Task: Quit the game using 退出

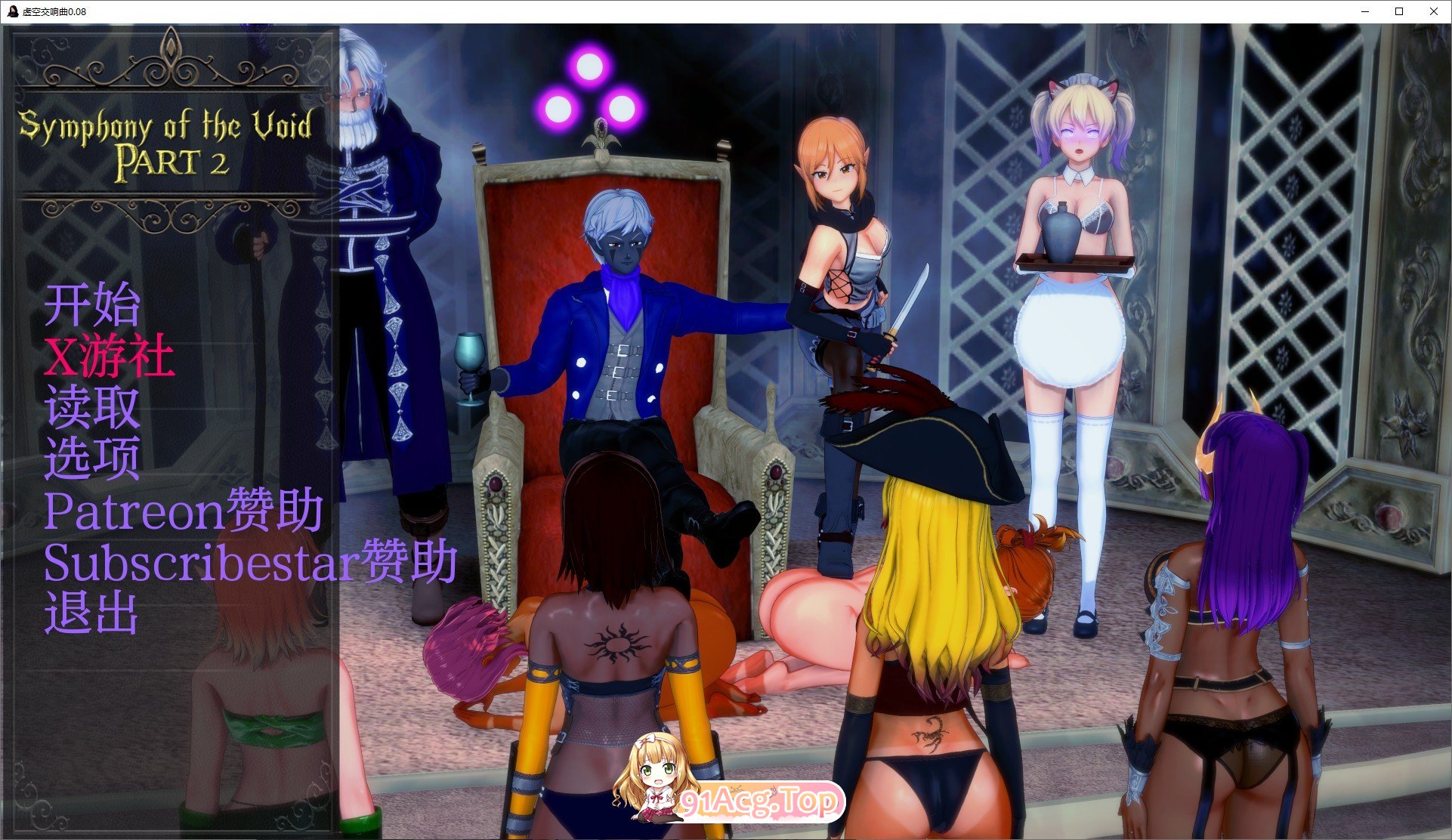Action: pyautogui.click(x=93, y=612)
